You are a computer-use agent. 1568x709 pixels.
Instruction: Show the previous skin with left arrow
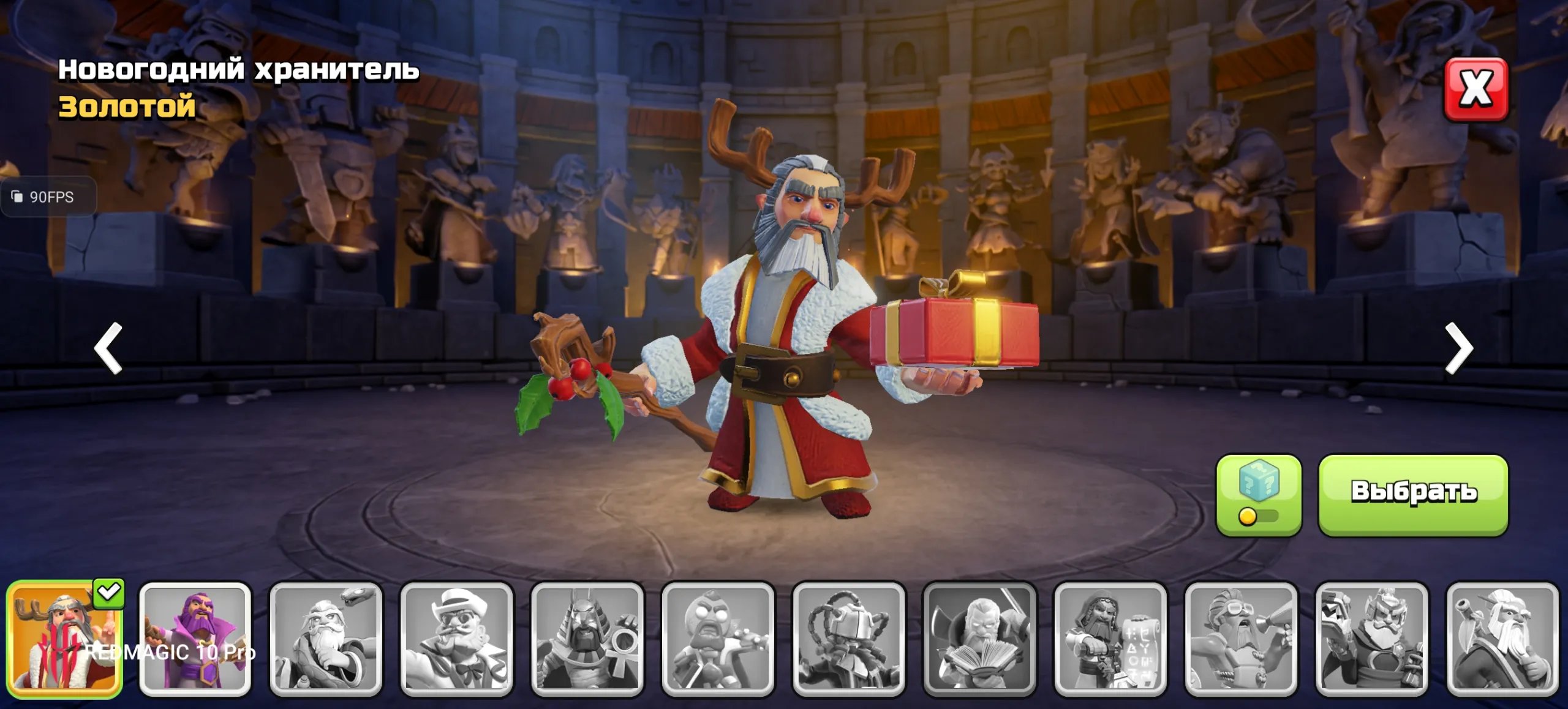click(x=109, y=348)
